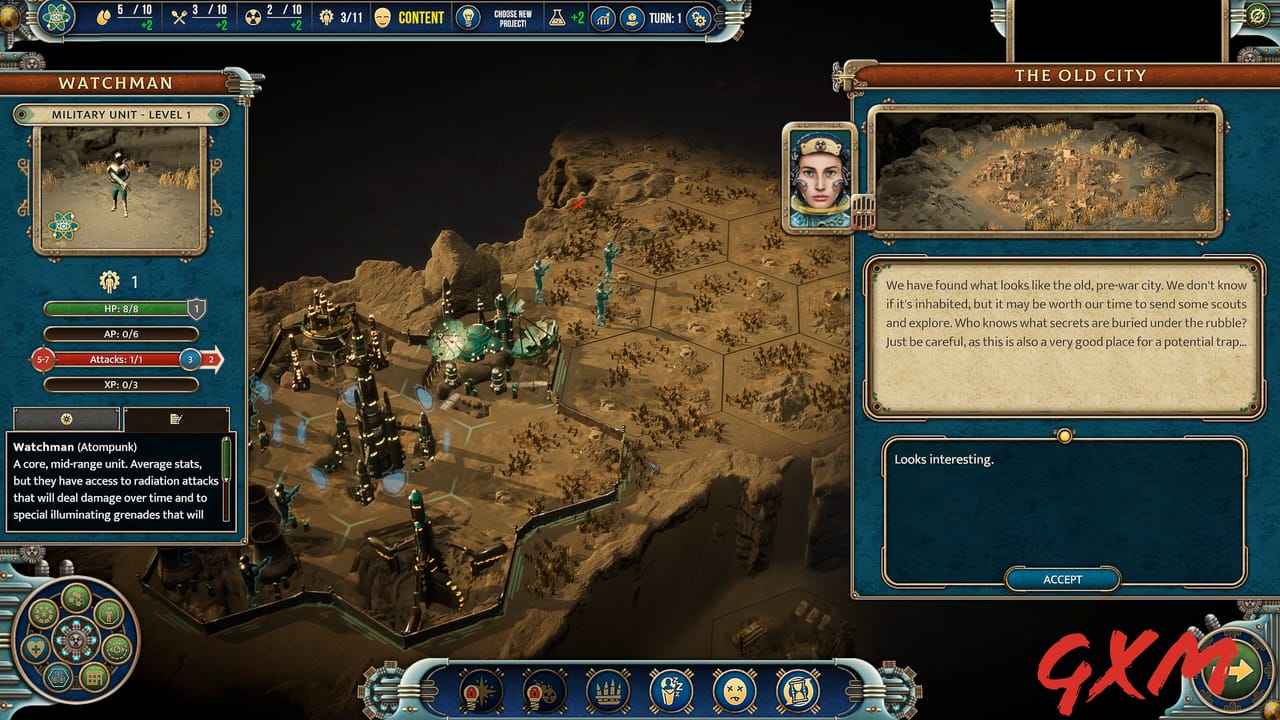Switch to the Watchman stats tab
The height and width of the screenshot is (720, 1280).
65,421
